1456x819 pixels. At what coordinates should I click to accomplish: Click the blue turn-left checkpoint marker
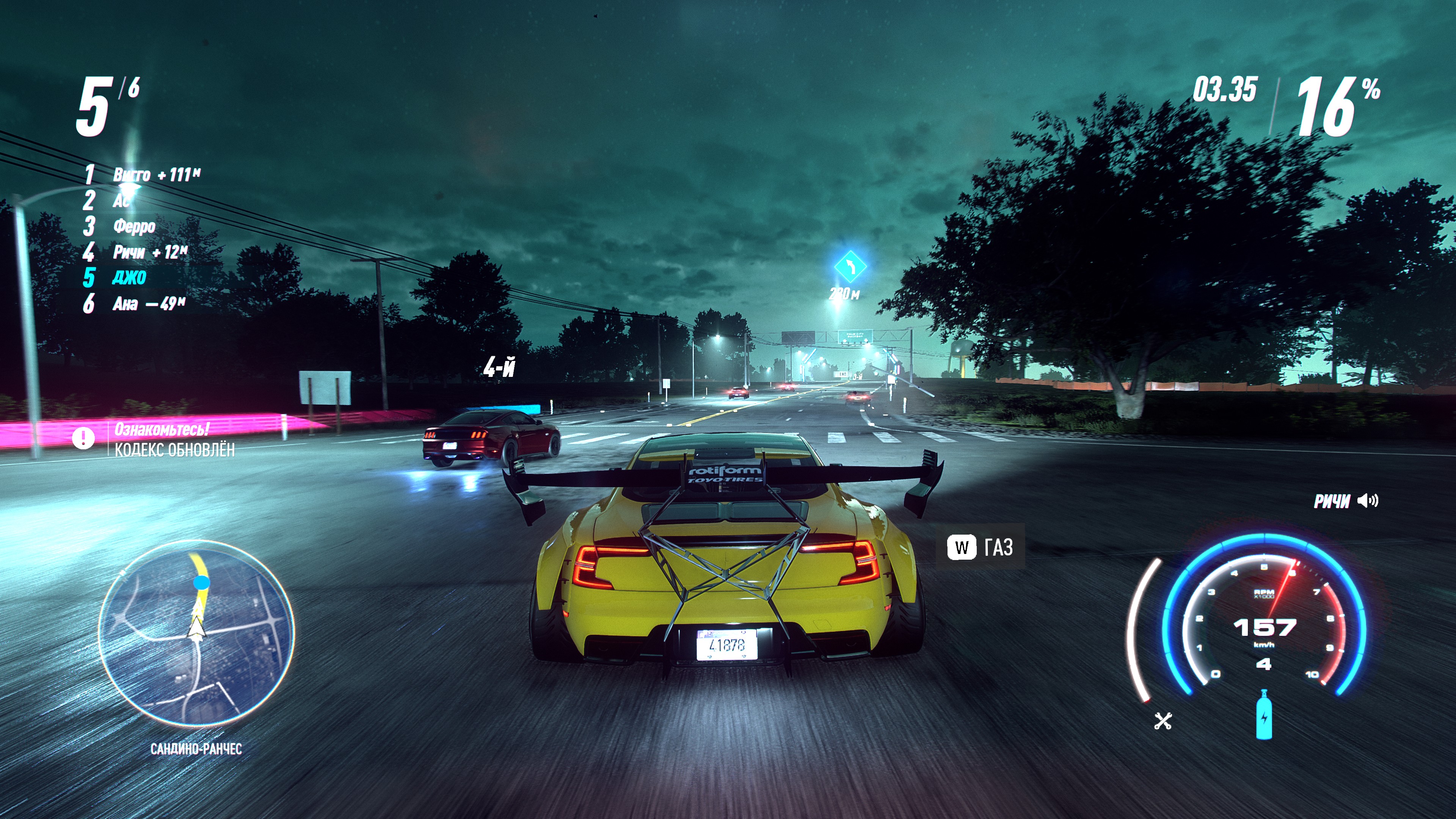click(x=850, y=266)
